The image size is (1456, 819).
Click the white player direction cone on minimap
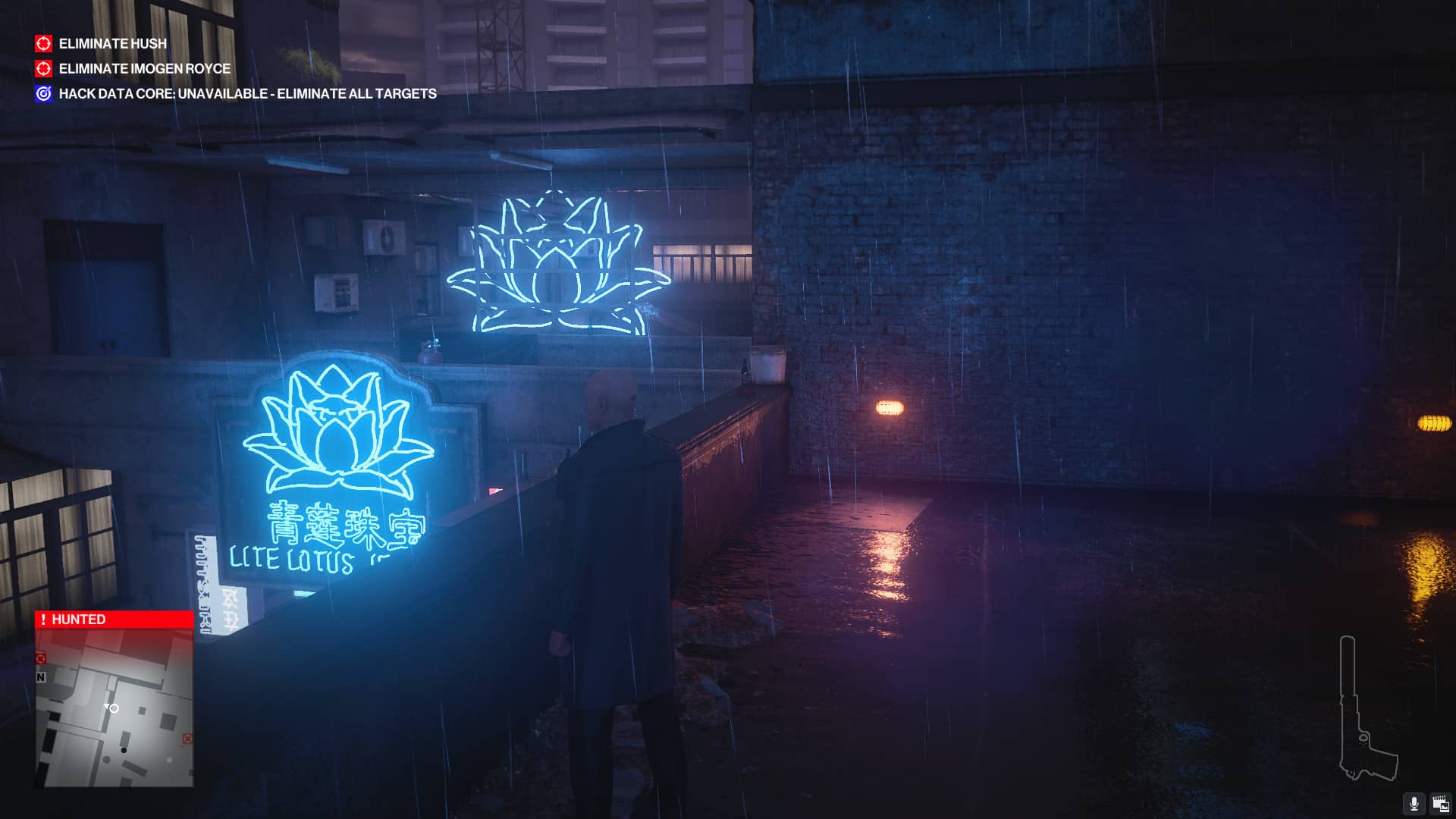click(x=107, y=706)
